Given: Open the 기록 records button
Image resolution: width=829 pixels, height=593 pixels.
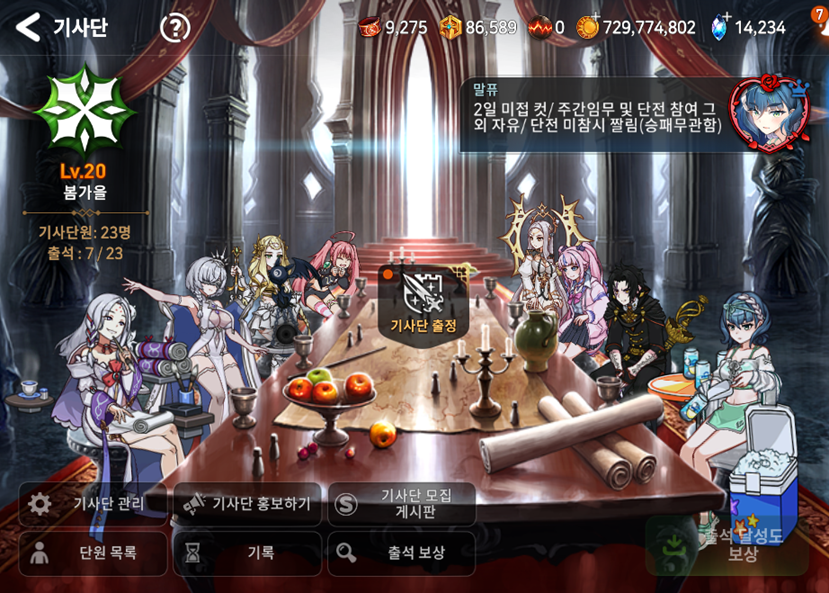Looking at the screenshot, I should pyautogui.click(x=247, y=553).
